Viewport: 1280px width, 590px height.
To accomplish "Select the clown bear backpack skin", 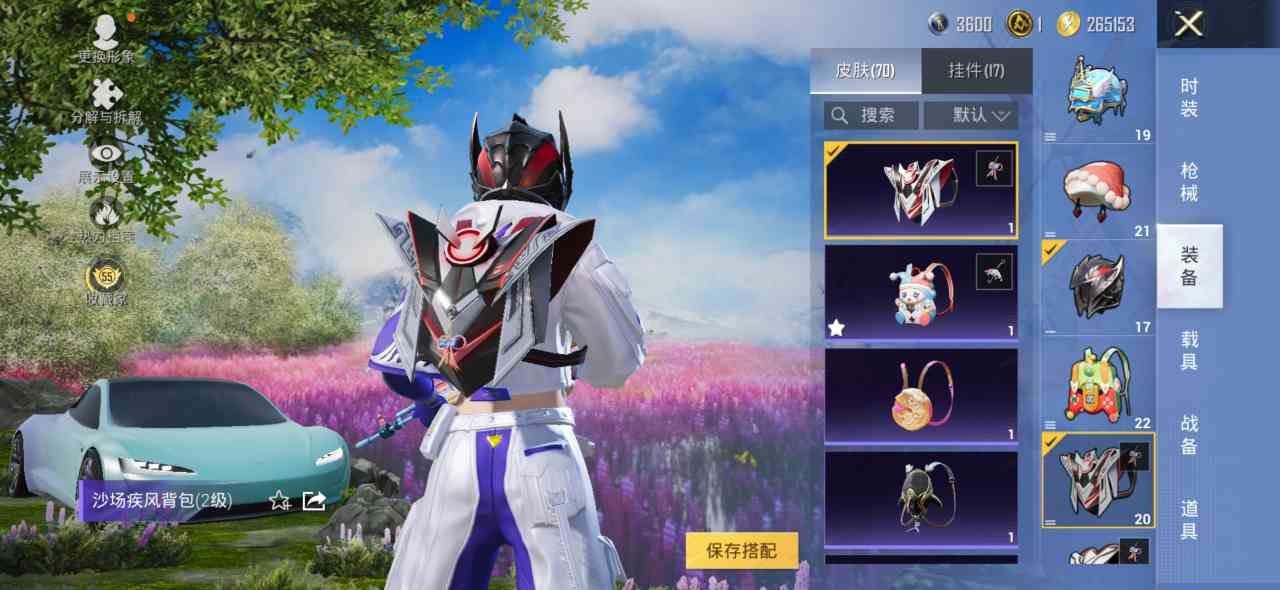I will point(920,293).
